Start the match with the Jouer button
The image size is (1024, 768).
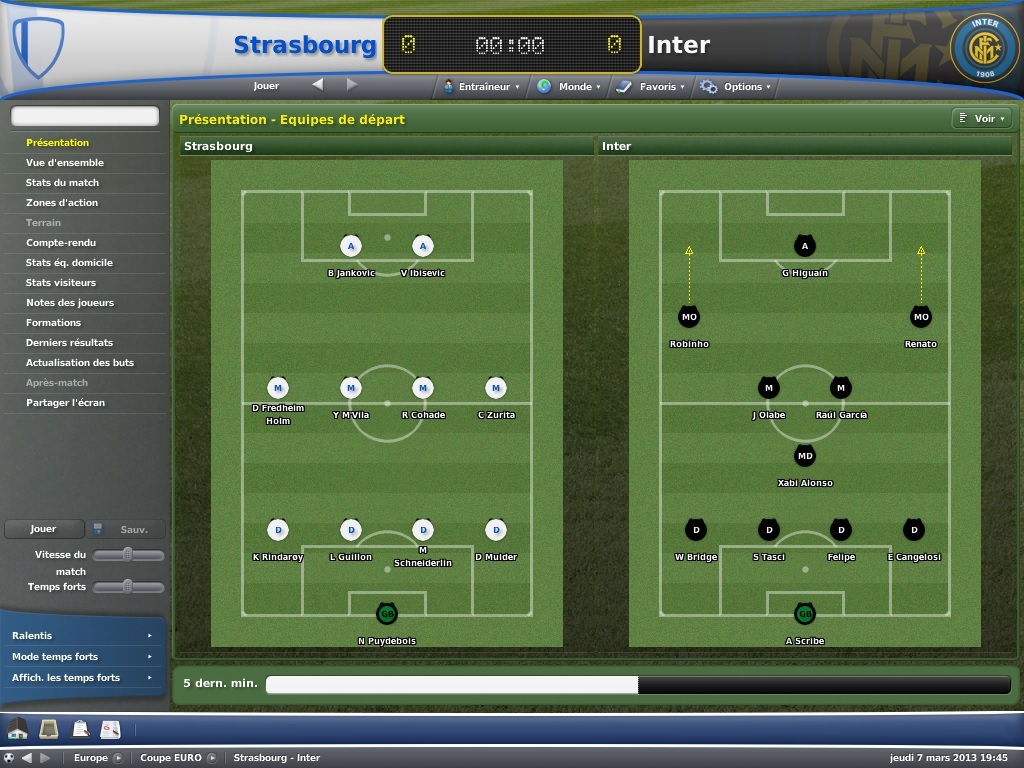(x=43, y=529)
